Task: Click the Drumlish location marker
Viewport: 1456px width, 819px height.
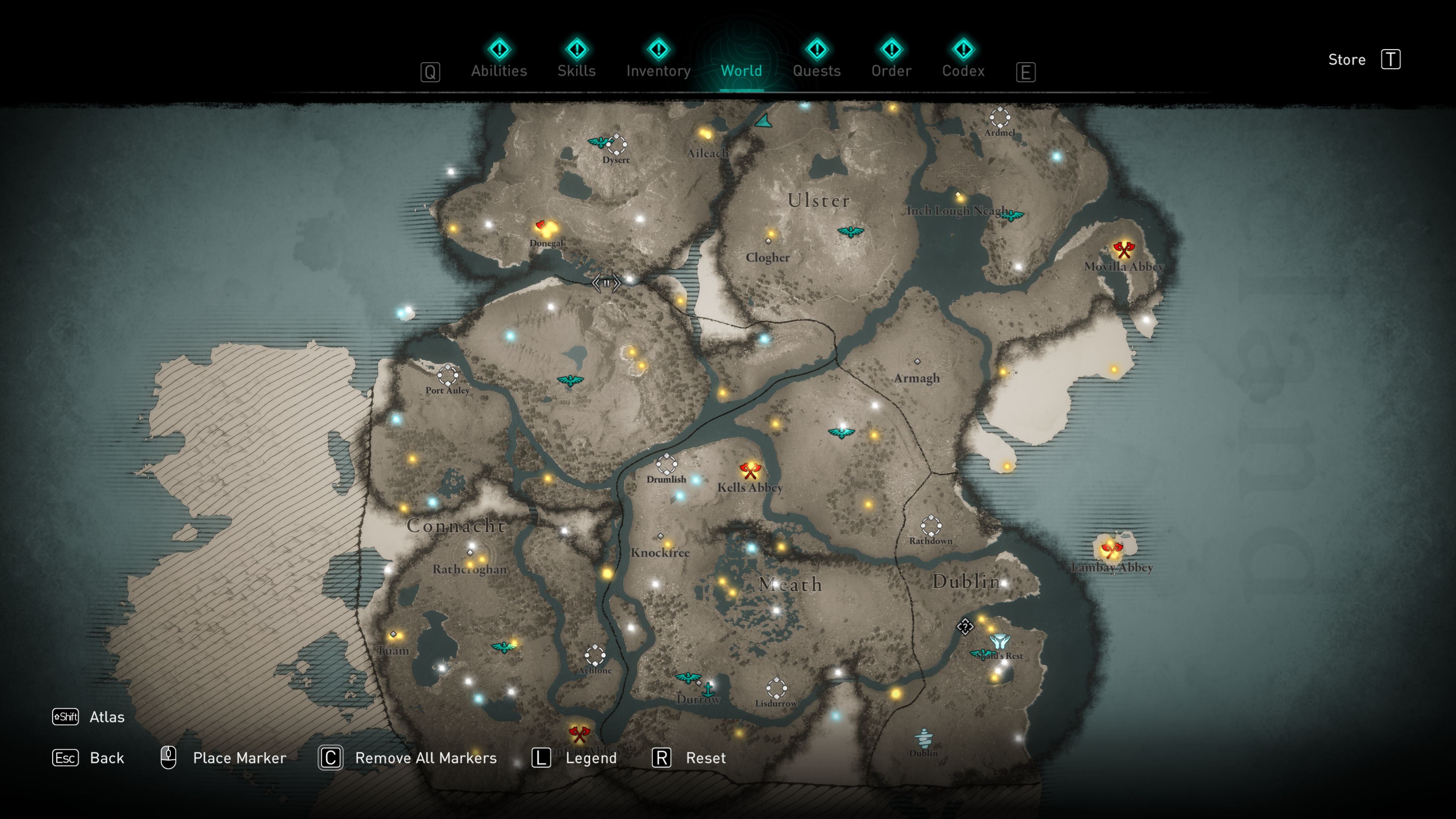Action: [667, 464]
